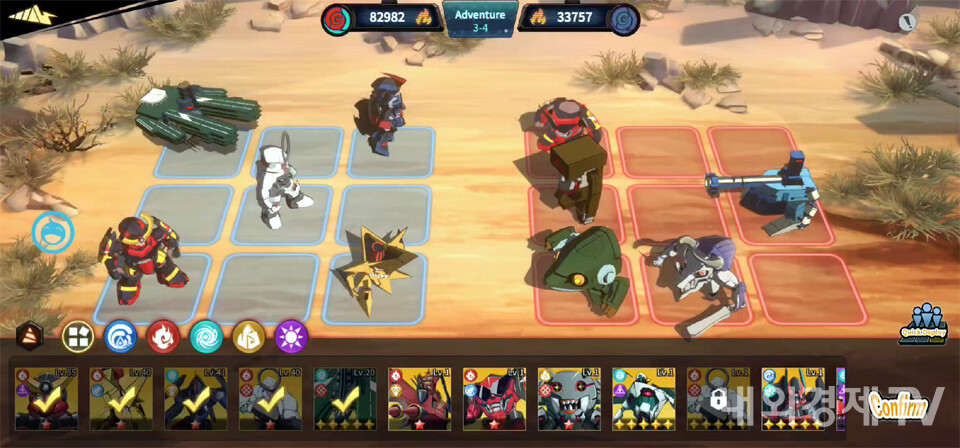
Task: Filter units by purple sun element
Action: point(291,336)
